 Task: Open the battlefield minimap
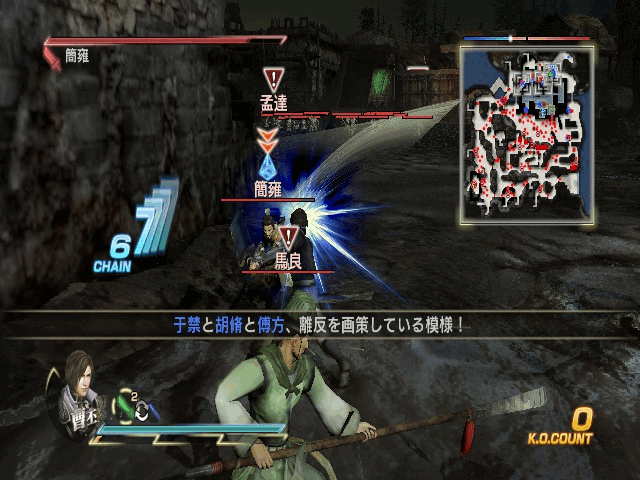526,132
